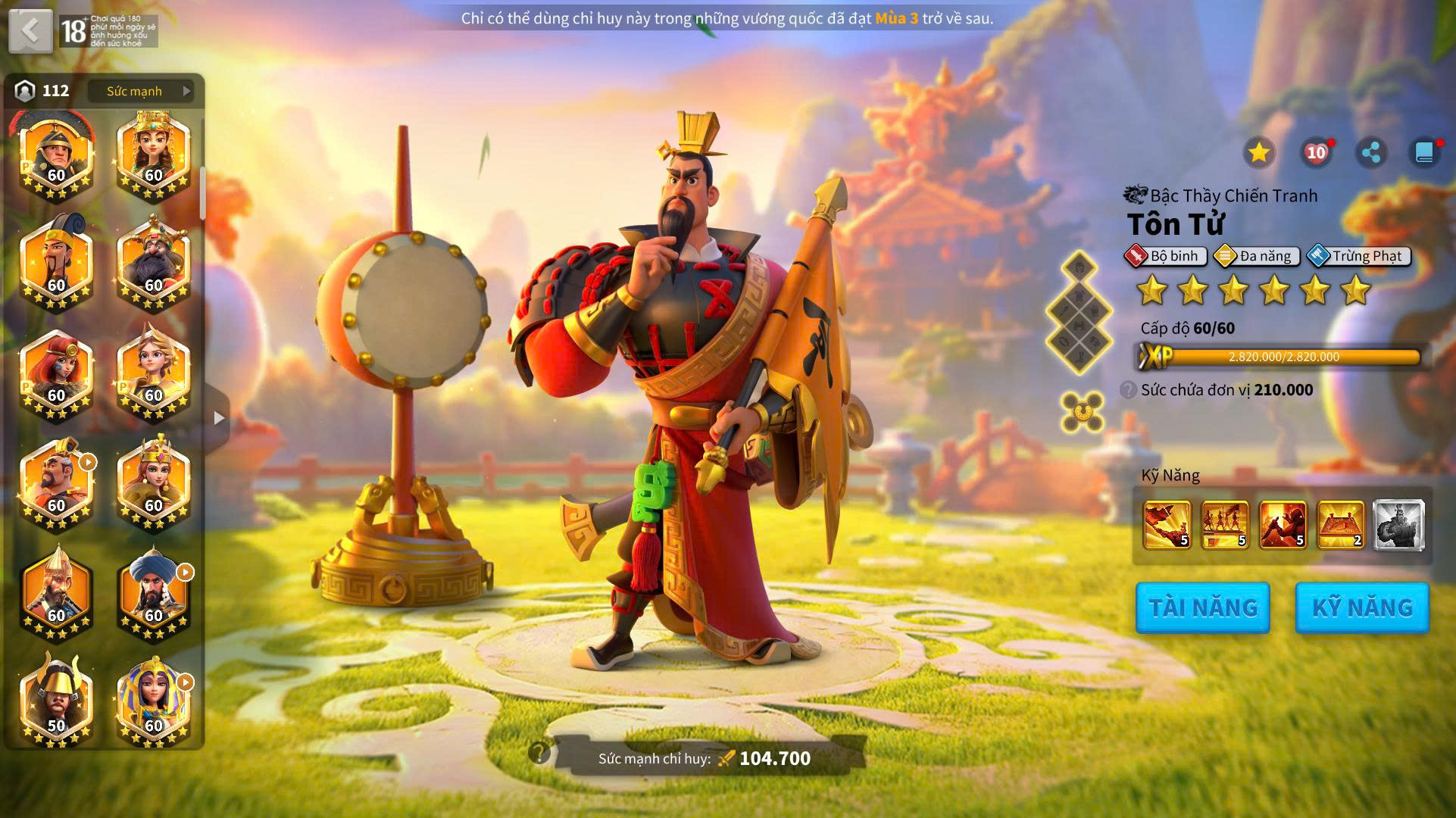Toggle the favorite star icon

tap(1258, 153)
